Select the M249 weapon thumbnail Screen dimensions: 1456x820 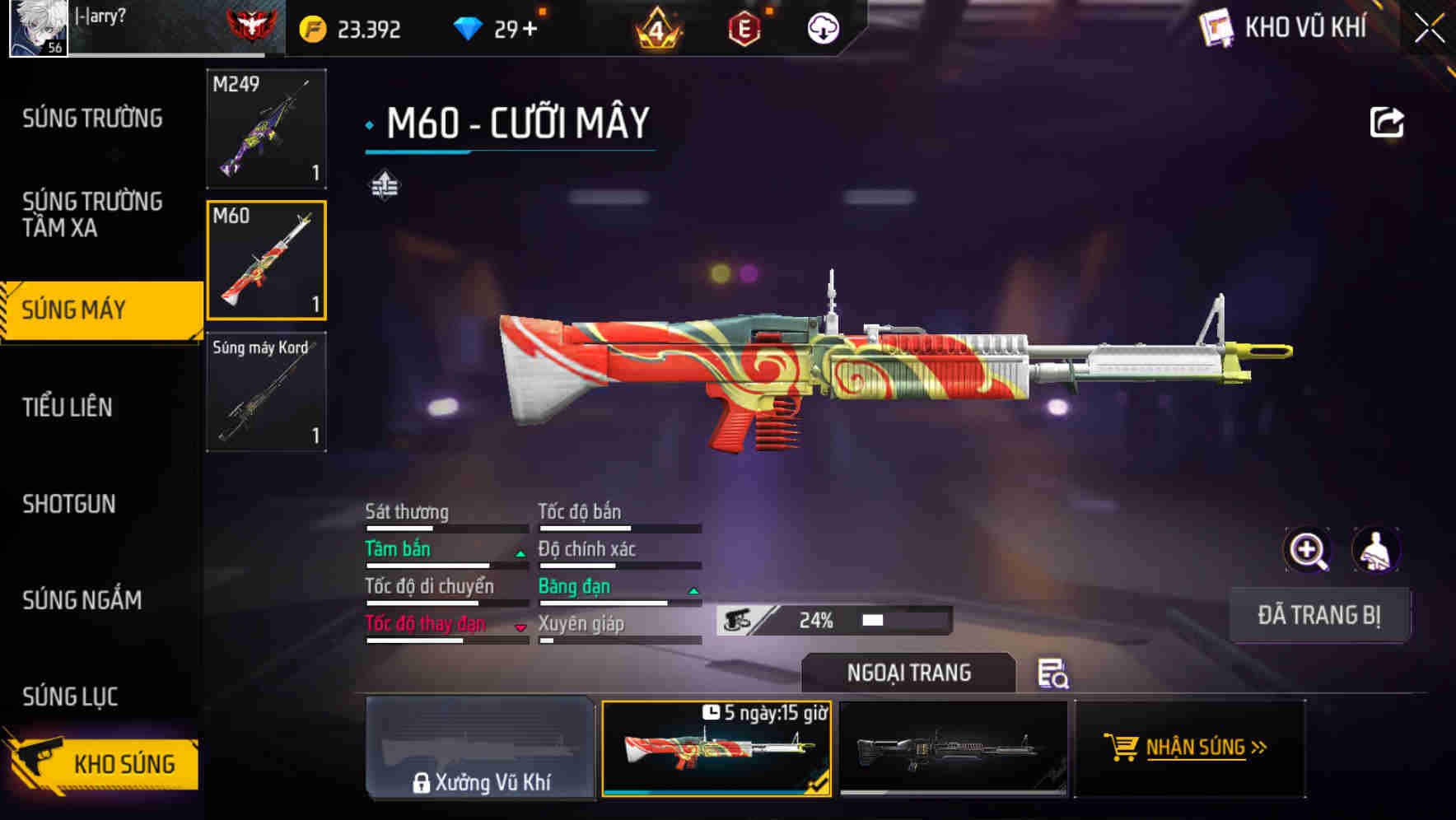266,130
